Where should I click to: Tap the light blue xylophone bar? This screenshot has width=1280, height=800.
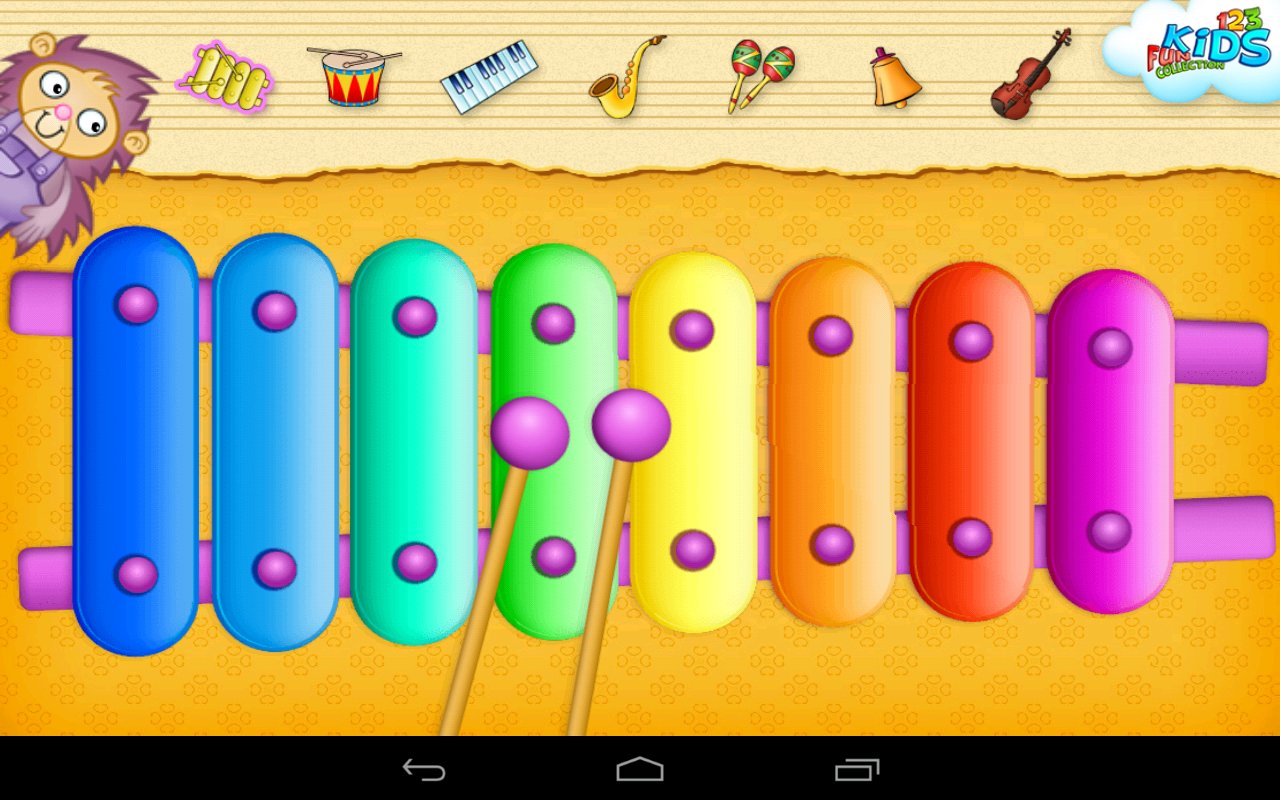click(275, 440)
